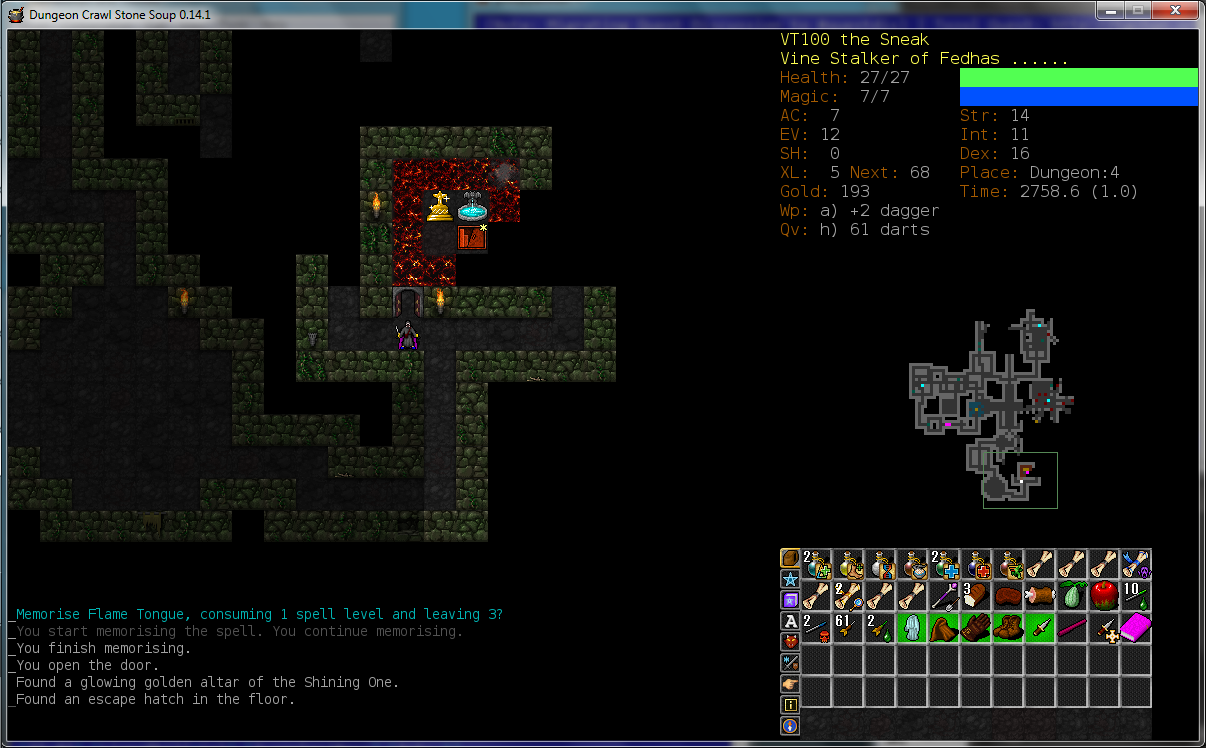Open the purple spellbook memorisation tab
The image size is (1206, 748).
[790, 600]
